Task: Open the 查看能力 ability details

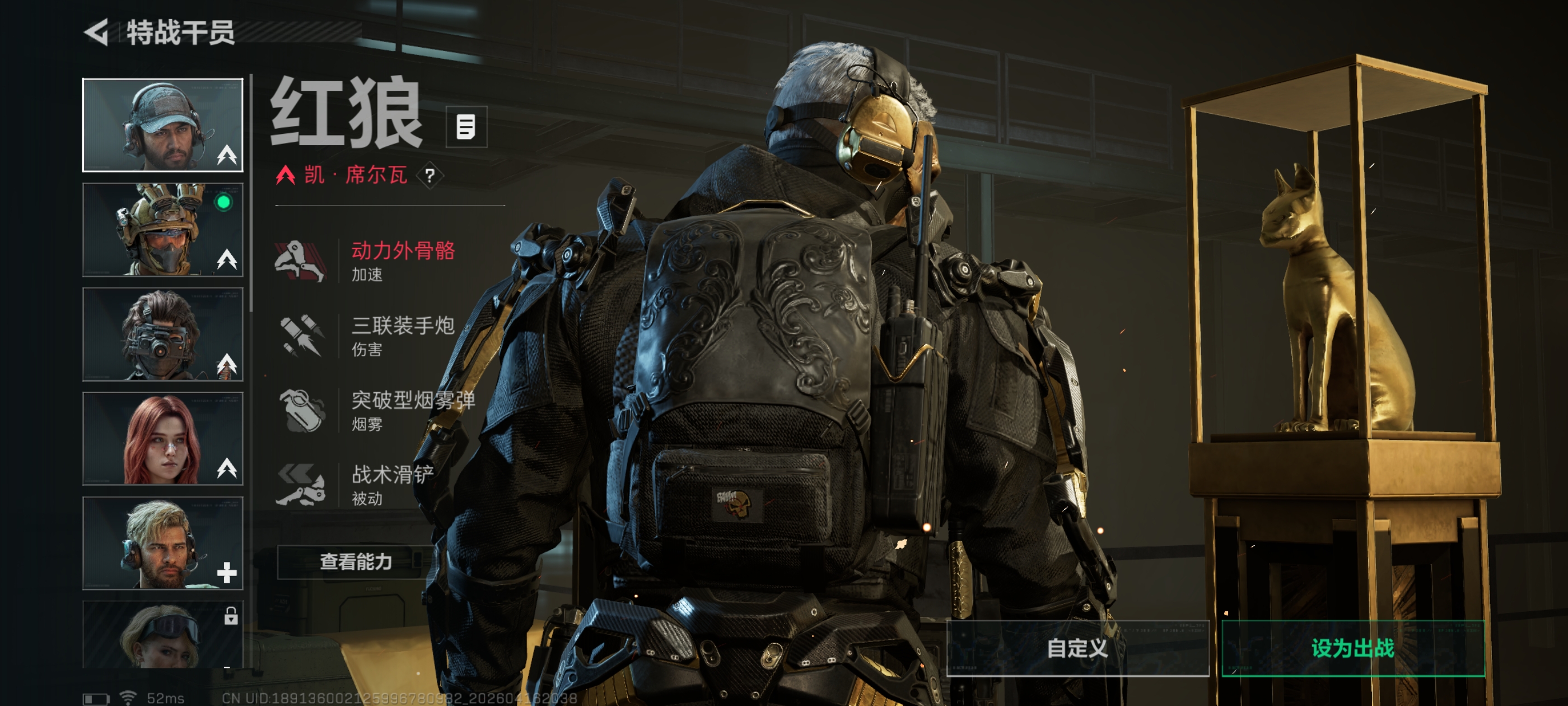Action: pos(356,561)
